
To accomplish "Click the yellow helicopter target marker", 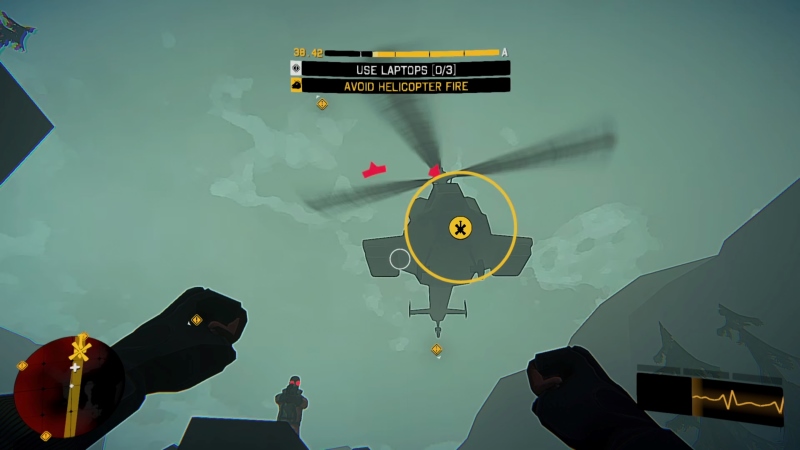I will (460, 228).
